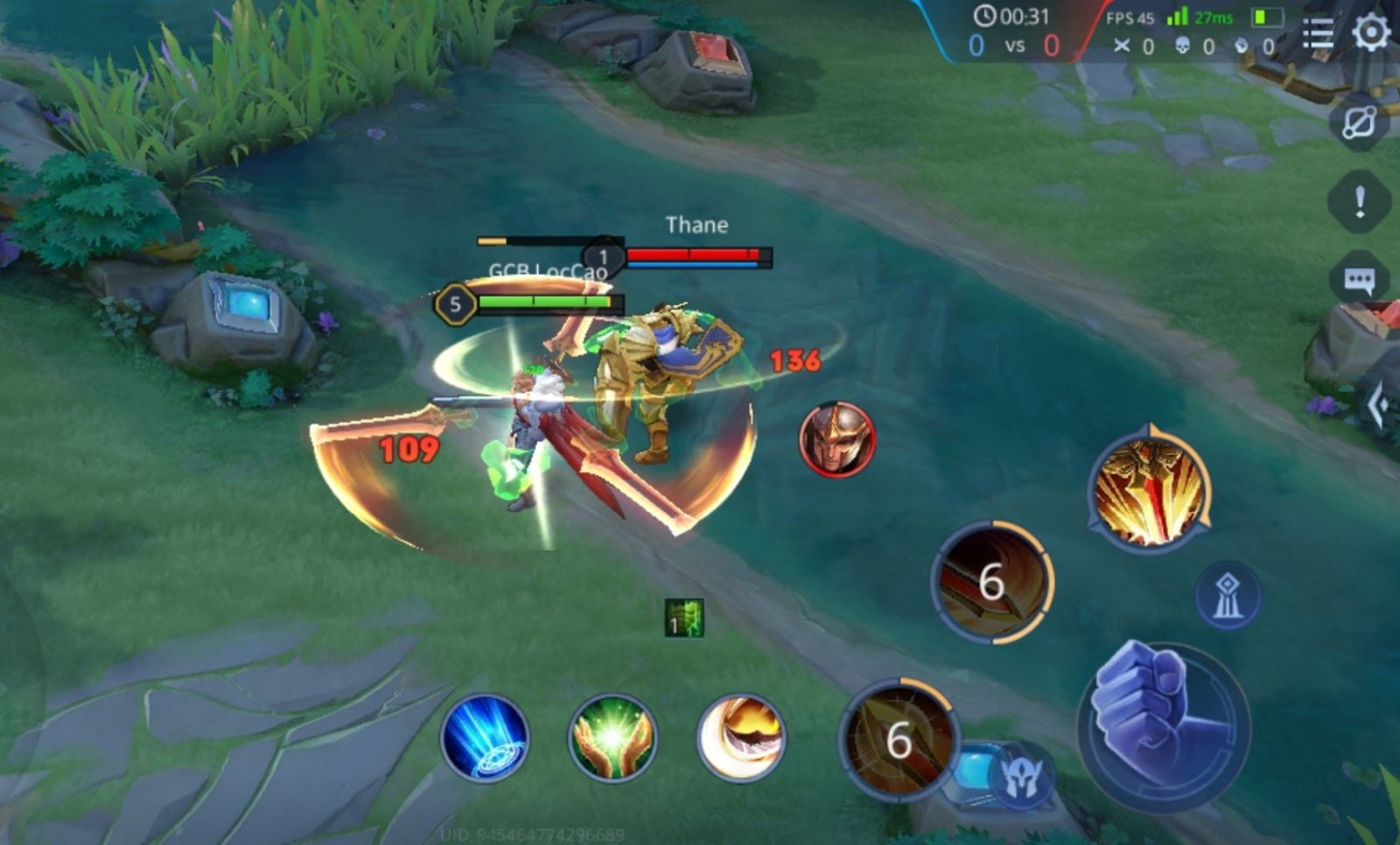Open the quick chat bubble

pyautogui.click(x=1358, y=280)
